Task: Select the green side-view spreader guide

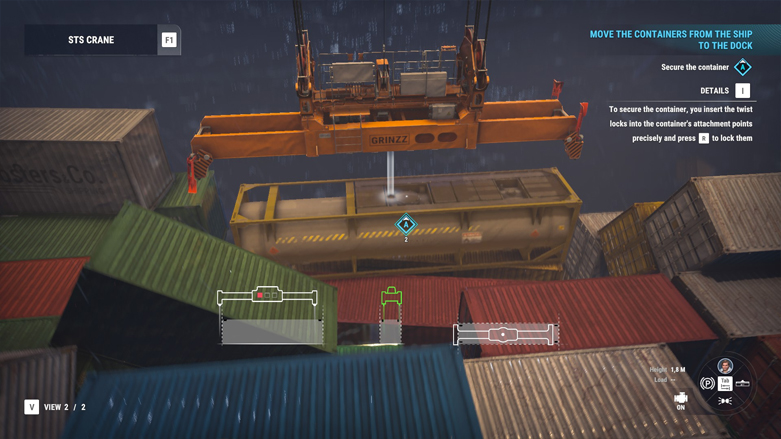Action: [391, 297]
